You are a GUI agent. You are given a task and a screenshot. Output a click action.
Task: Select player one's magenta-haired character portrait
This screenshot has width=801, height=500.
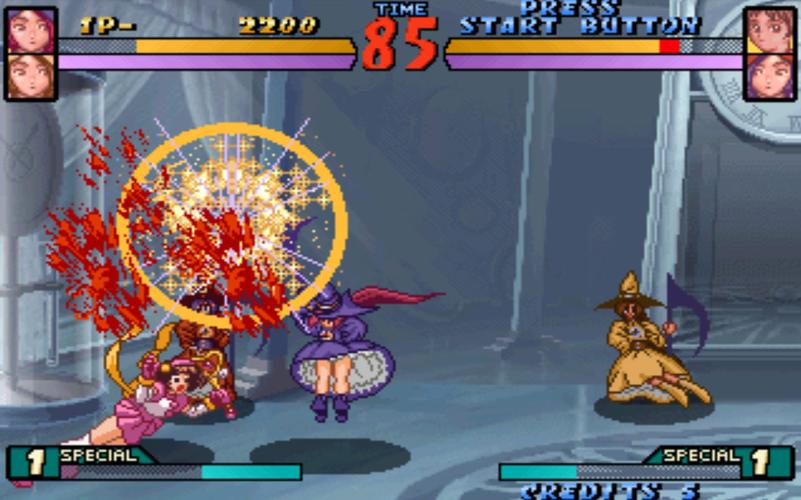coord(30,30)
